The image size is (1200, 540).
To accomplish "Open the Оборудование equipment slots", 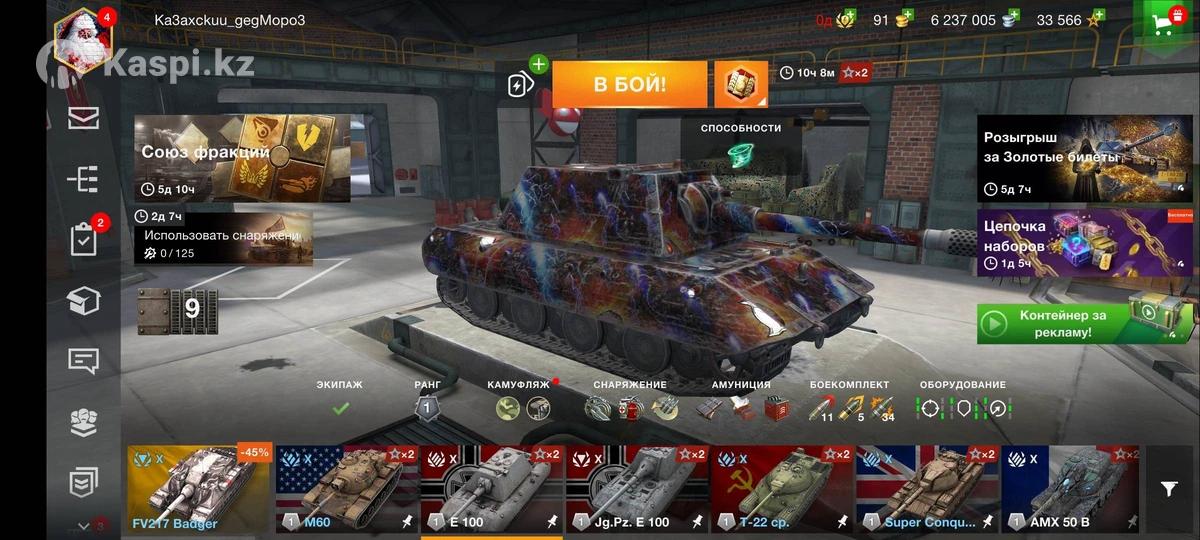I will click(962, 400).
